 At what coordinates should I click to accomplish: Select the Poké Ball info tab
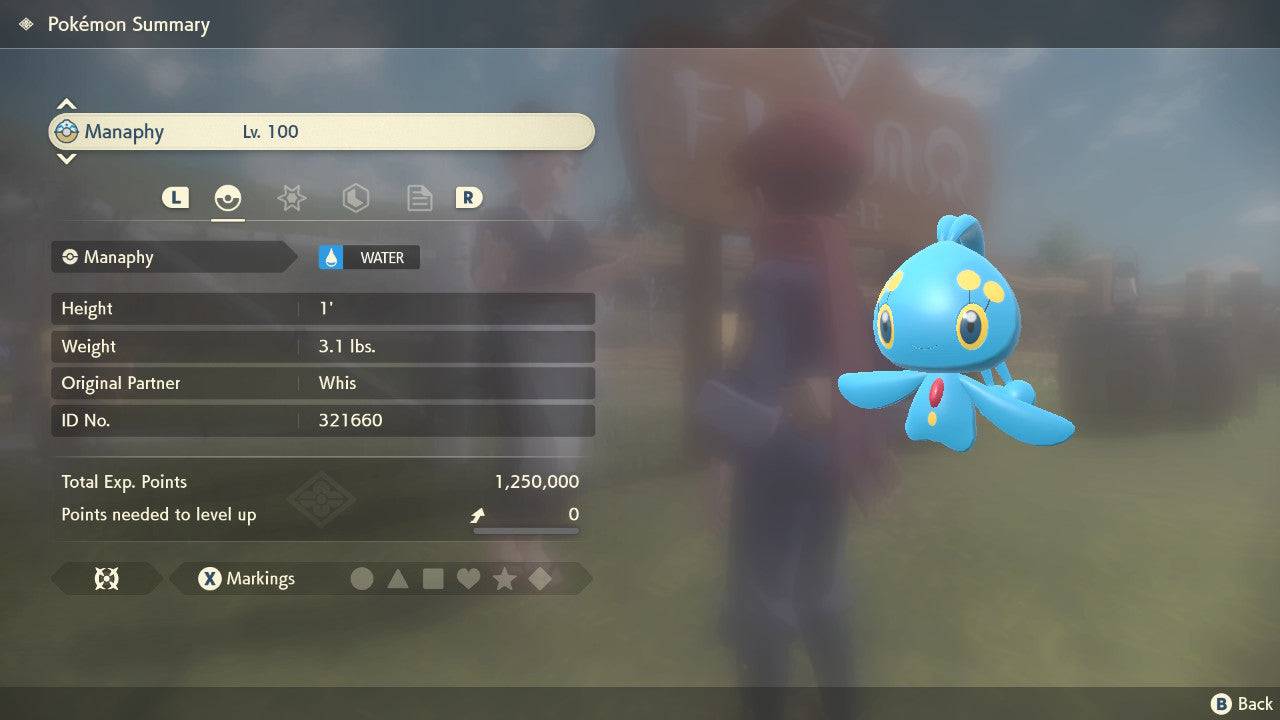pyautogui.click(x=228, y=198)
